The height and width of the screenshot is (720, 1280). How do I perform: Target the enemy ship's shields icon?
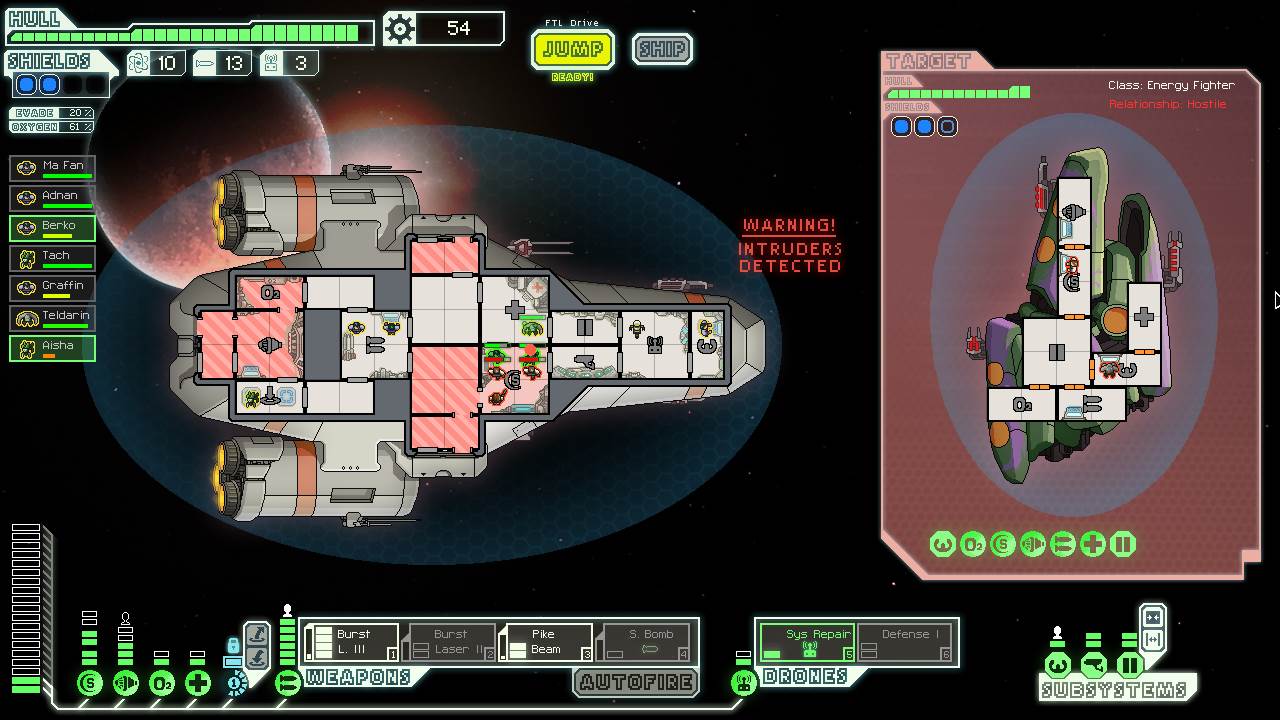click(1003, 543)
